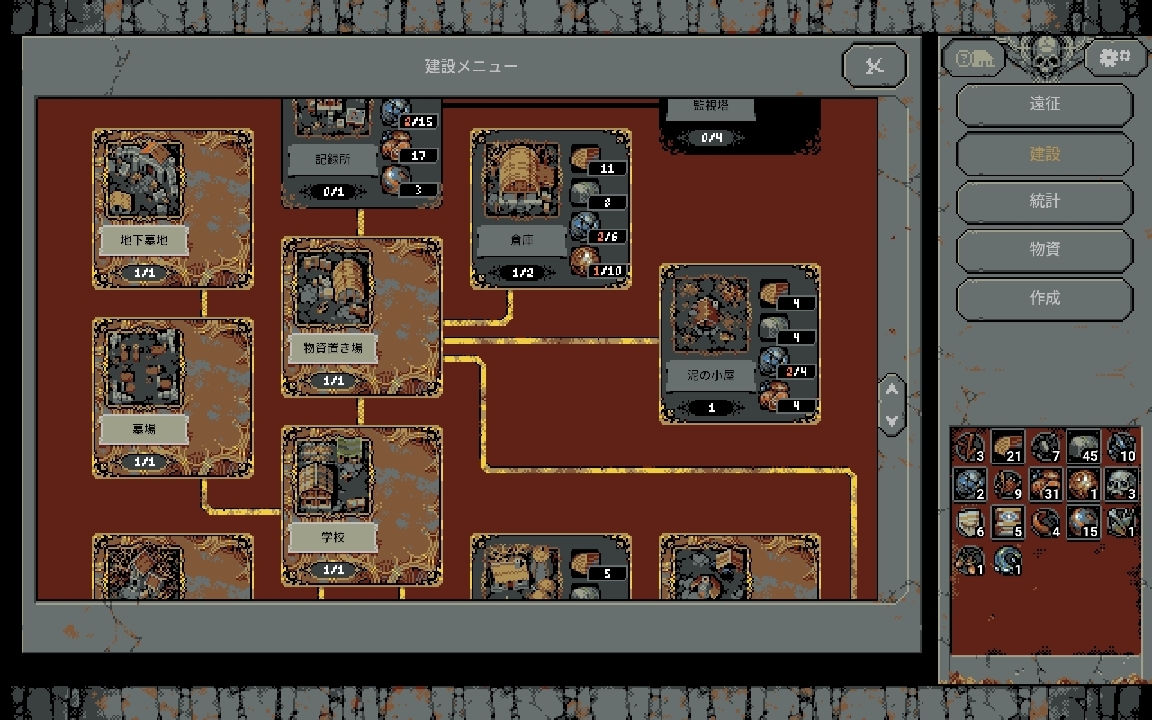This screenshot has height=720, width=1152.
Task: Close the 建設メニュー window
Action: tap(874, 66)
